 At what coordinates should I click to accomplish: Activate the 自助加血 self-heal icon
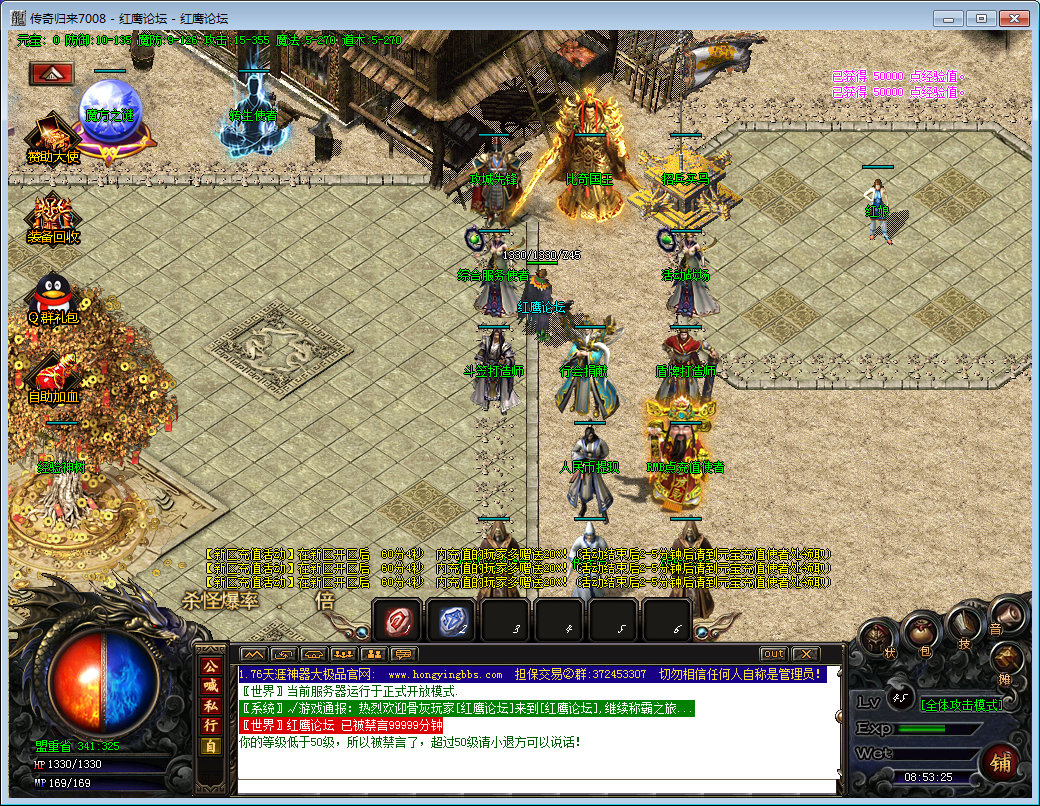[x=52, y=374]
